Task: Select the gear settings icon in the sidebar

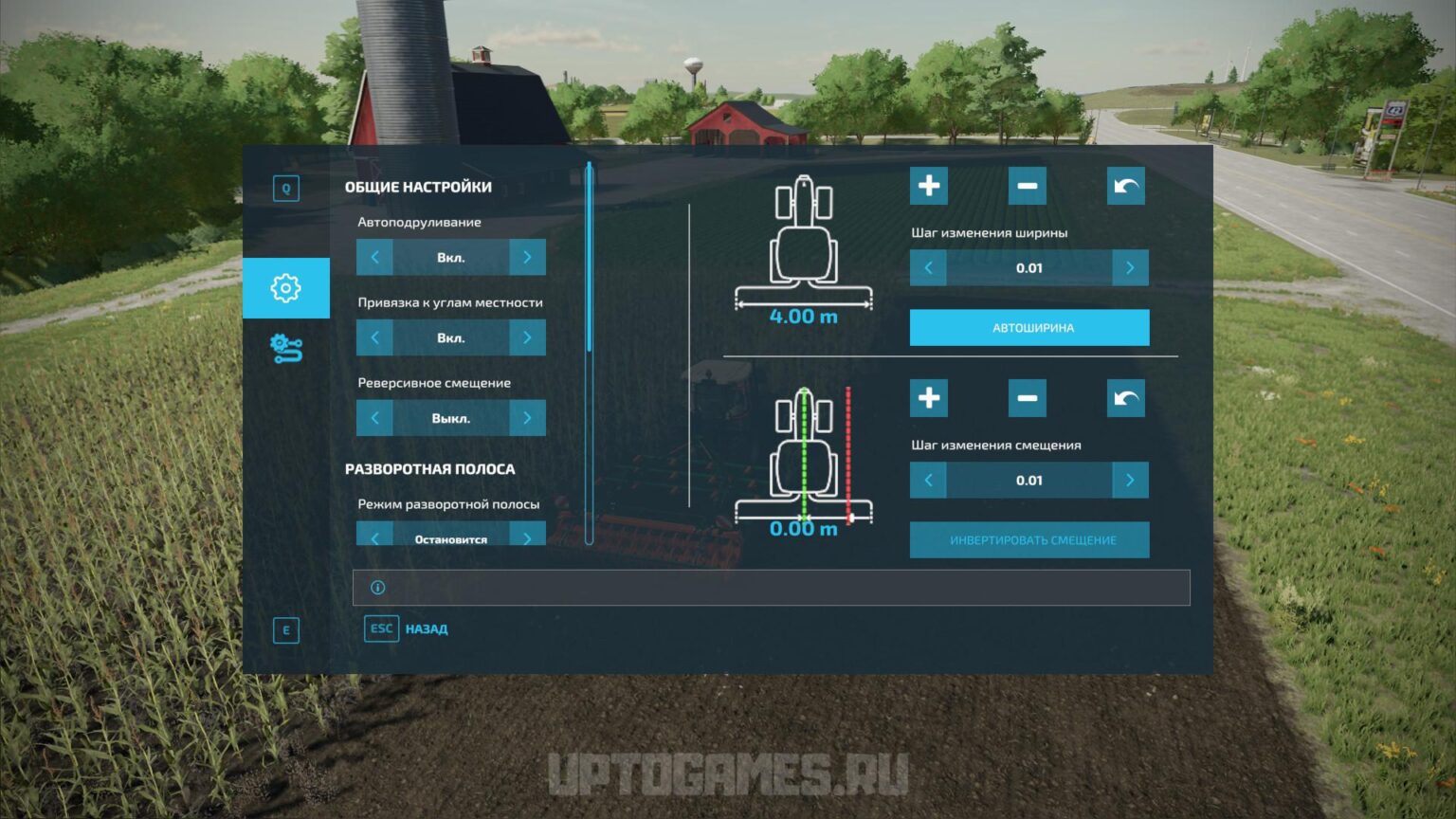Action: pos(286,288)
